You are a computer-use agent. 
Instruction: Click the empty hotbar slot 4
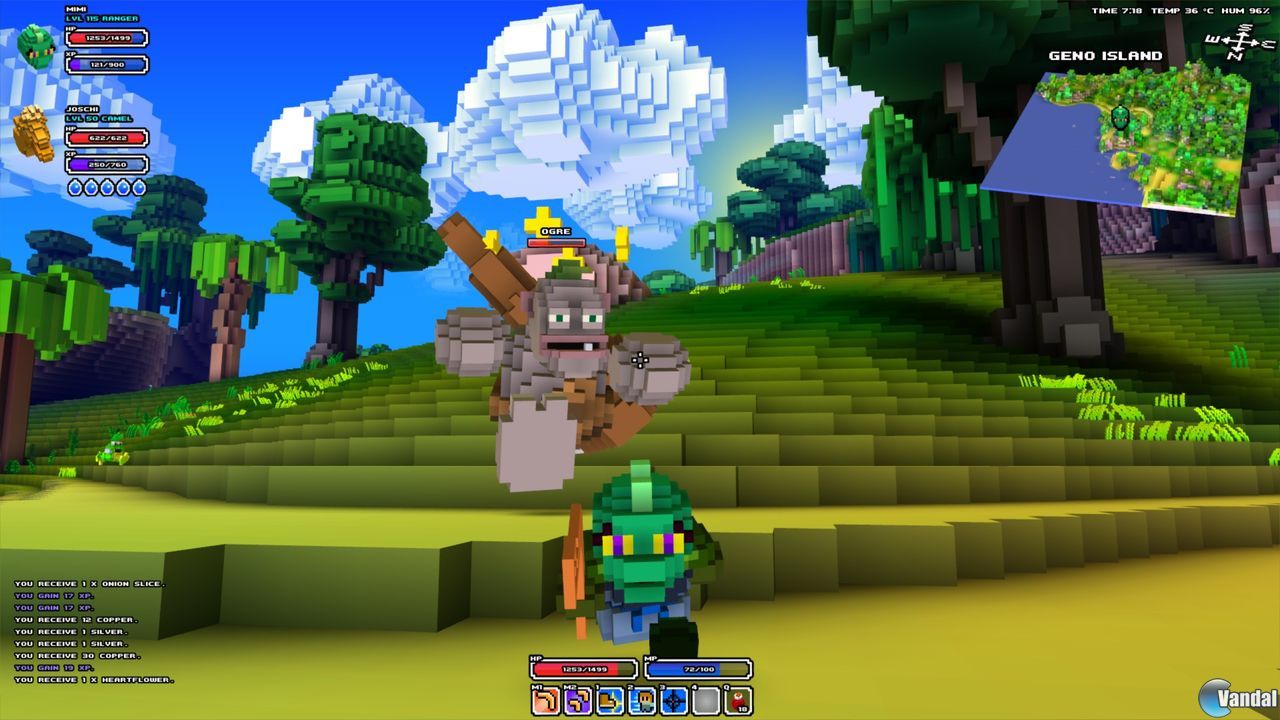703,699
